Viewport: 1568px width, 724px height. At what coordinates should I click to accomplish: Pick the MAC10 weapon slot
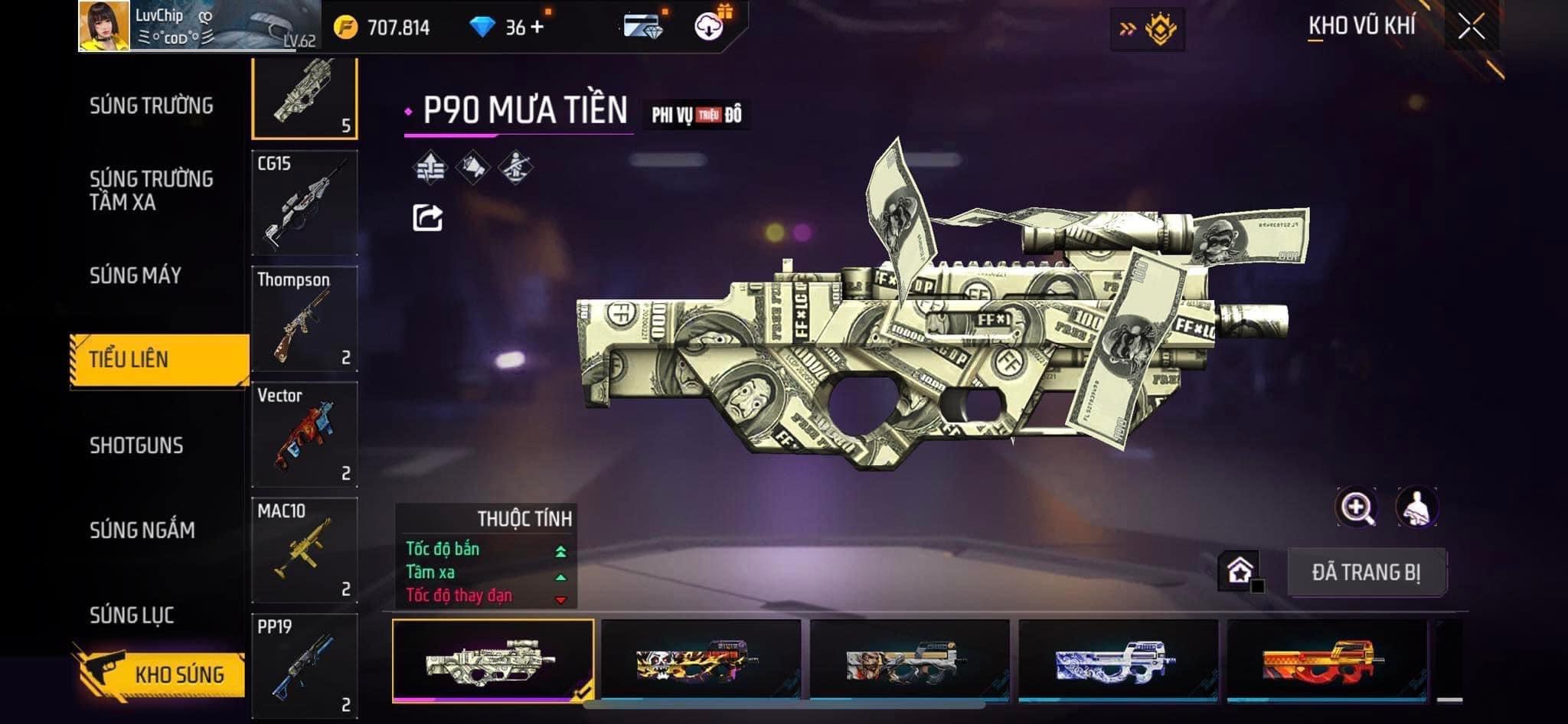click(x=305, y=550)
